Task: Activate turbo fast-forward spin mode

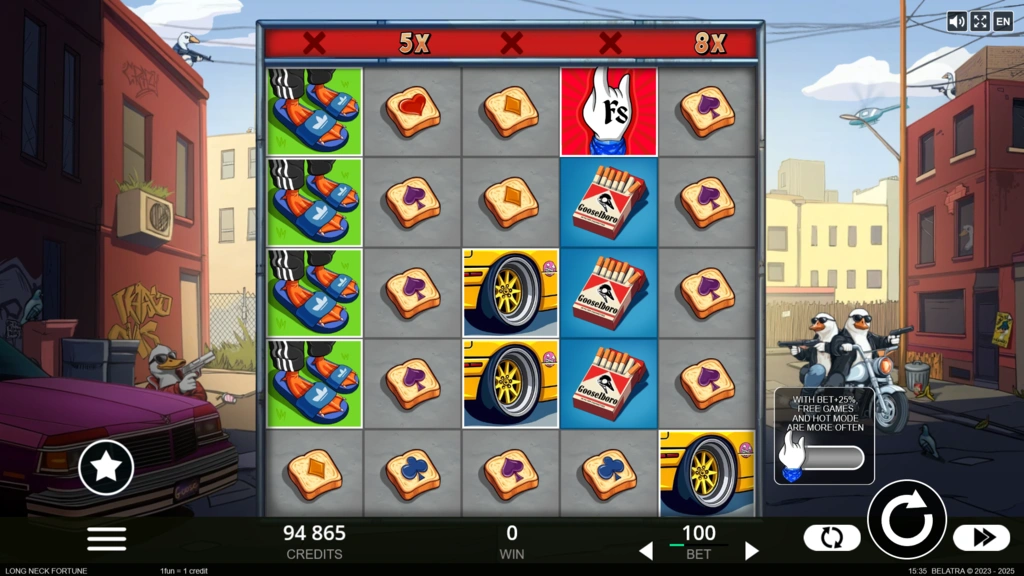Action: [981, 538]
